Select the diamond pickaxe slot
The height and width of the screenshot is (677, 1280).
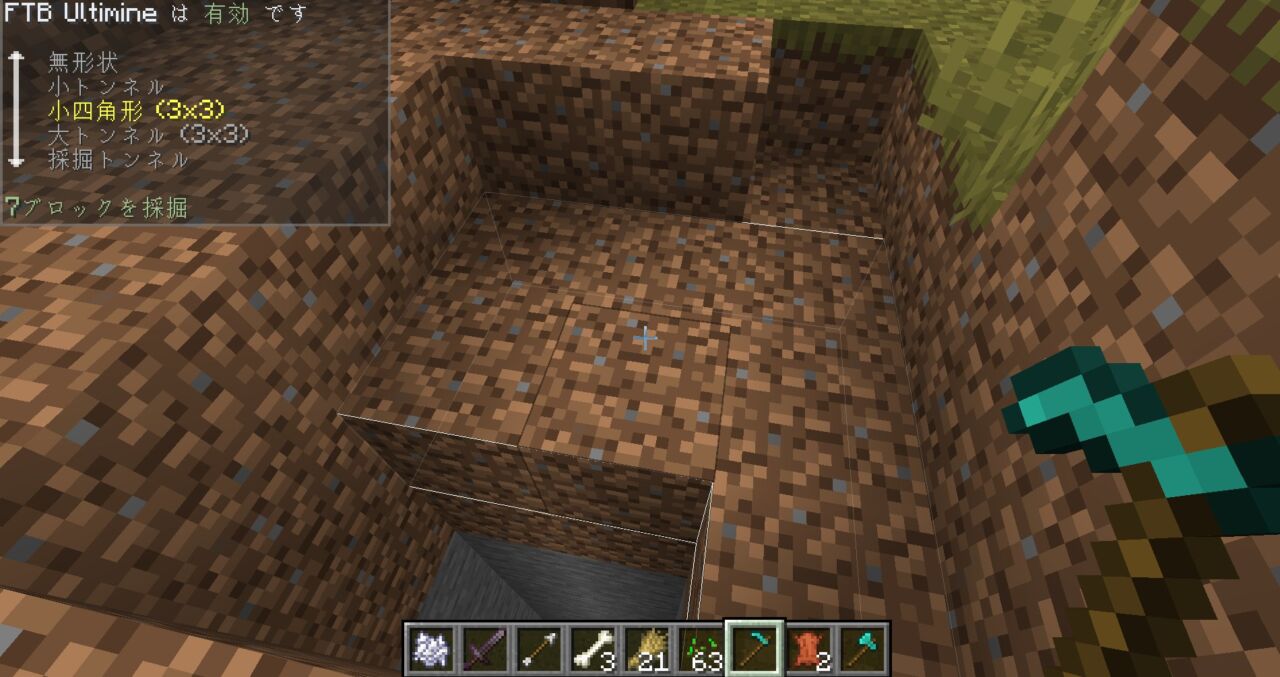756,648
